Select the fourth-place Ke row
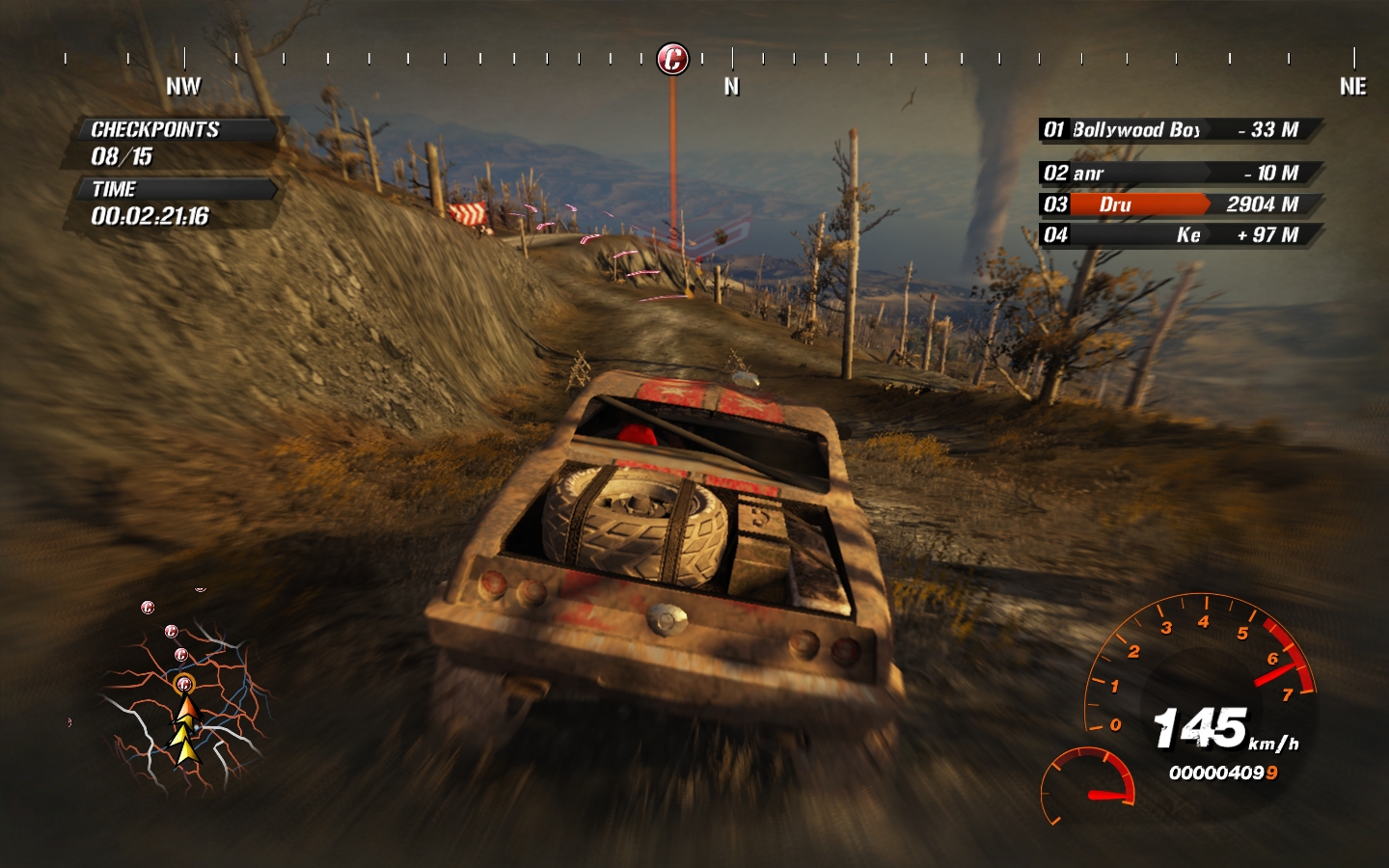The height and width of the screenshot is (868, 1389). (x=1177, y=235)
